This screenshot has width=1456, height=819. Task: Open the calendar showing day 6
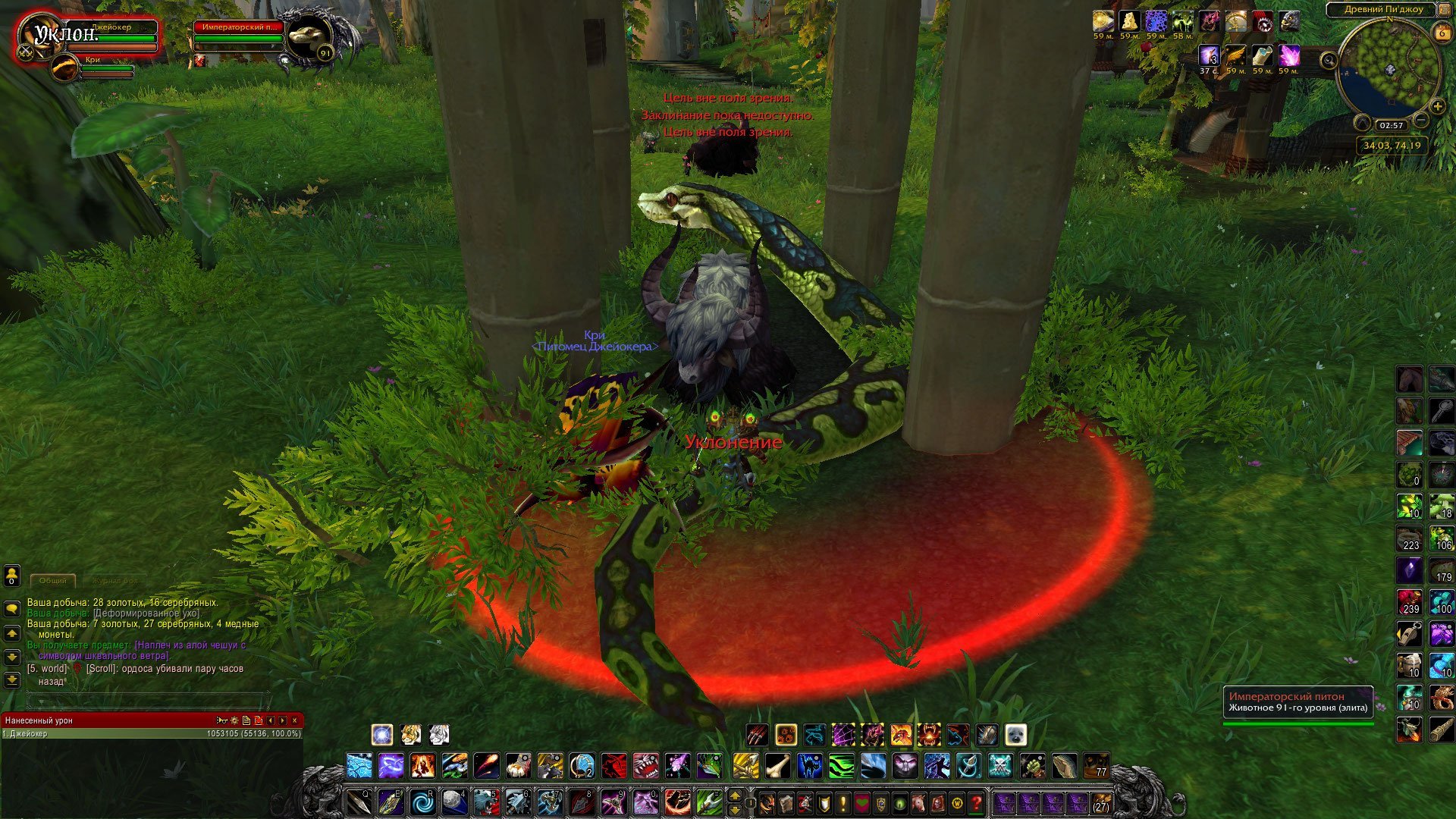1442,33
